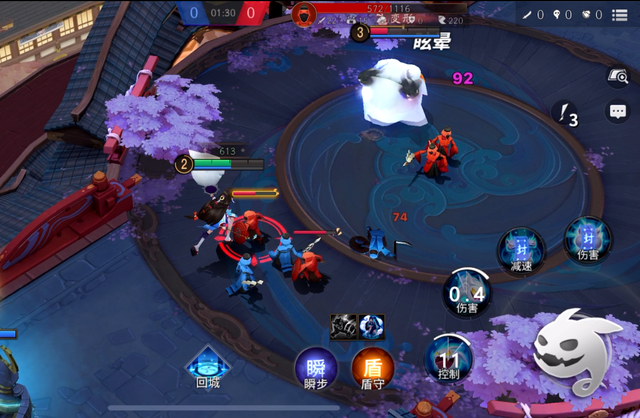Select the blue orb equipment icon

coord(372,326)
